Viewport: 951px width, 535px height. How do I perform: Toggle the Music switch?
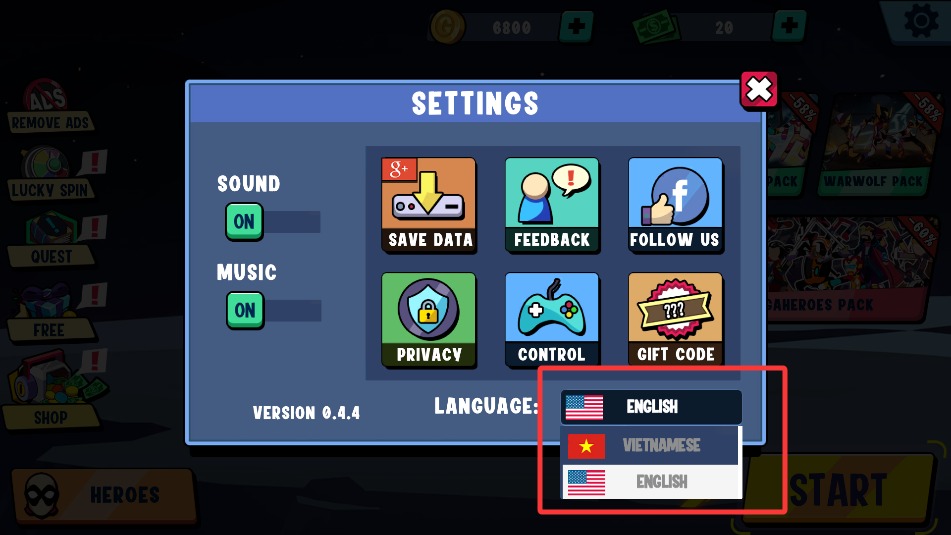coord(245,310)
